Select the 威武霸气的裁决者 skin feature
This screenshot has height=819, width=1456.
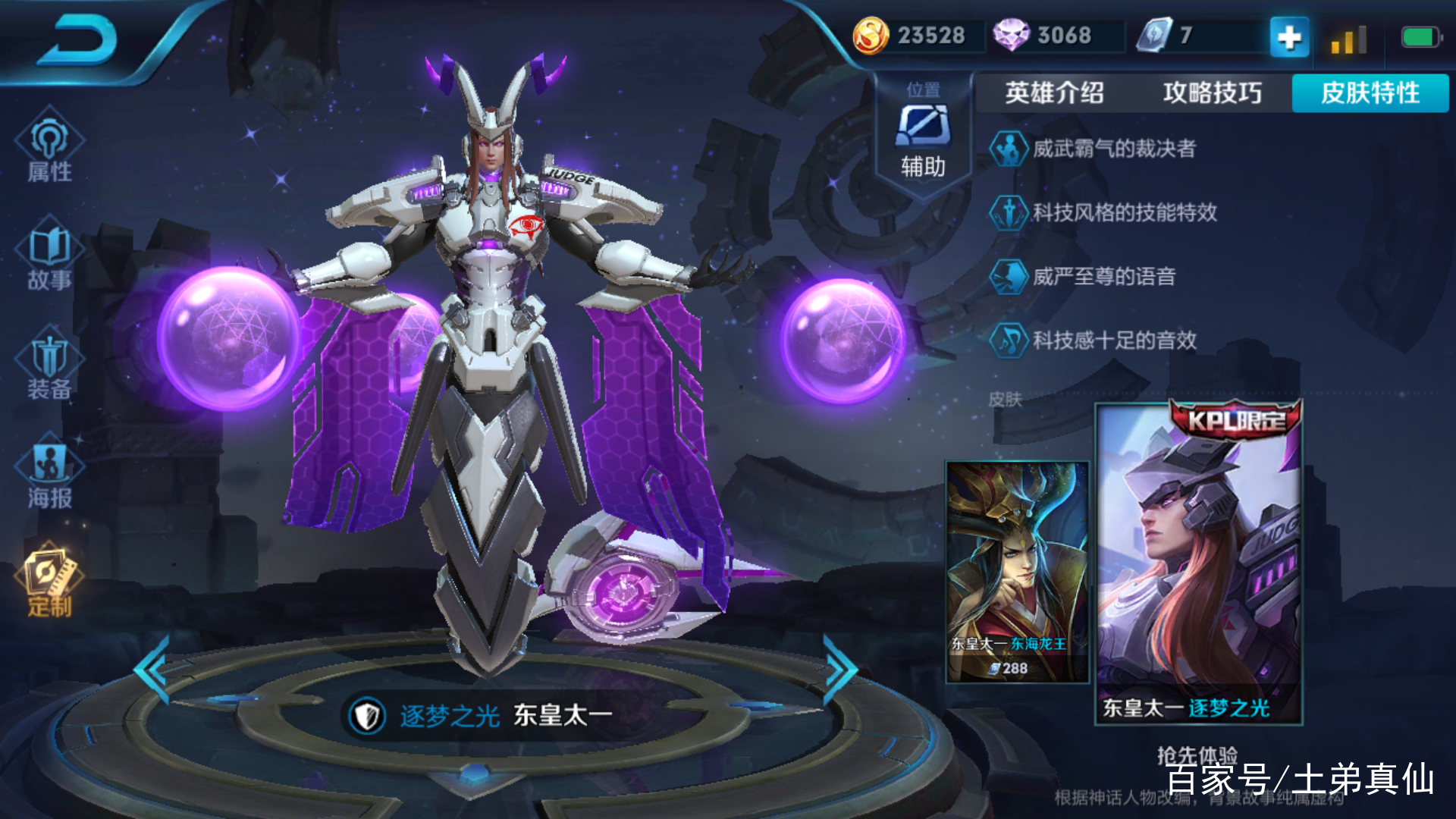(x=1113, y=149)
